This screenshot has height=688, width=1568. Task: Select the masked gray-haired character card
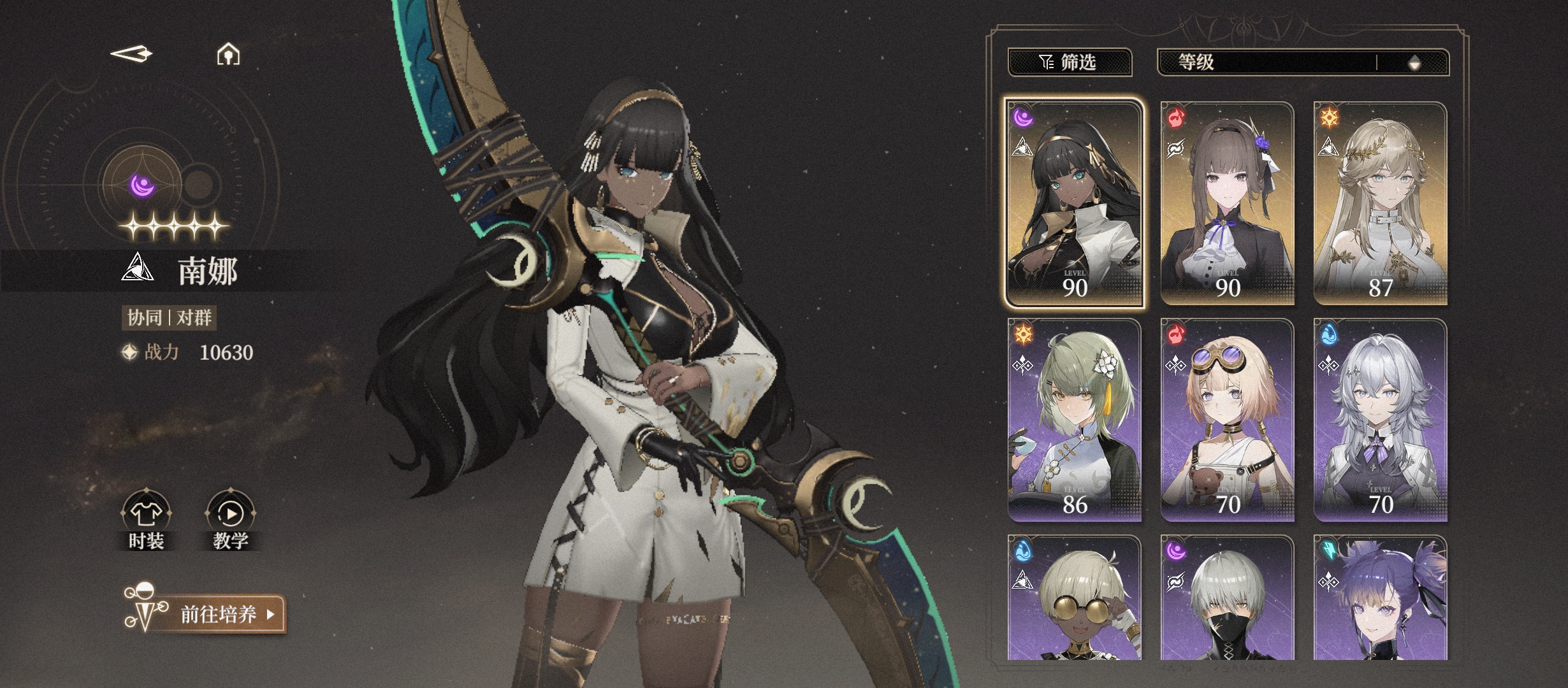tap(1227, 599)
